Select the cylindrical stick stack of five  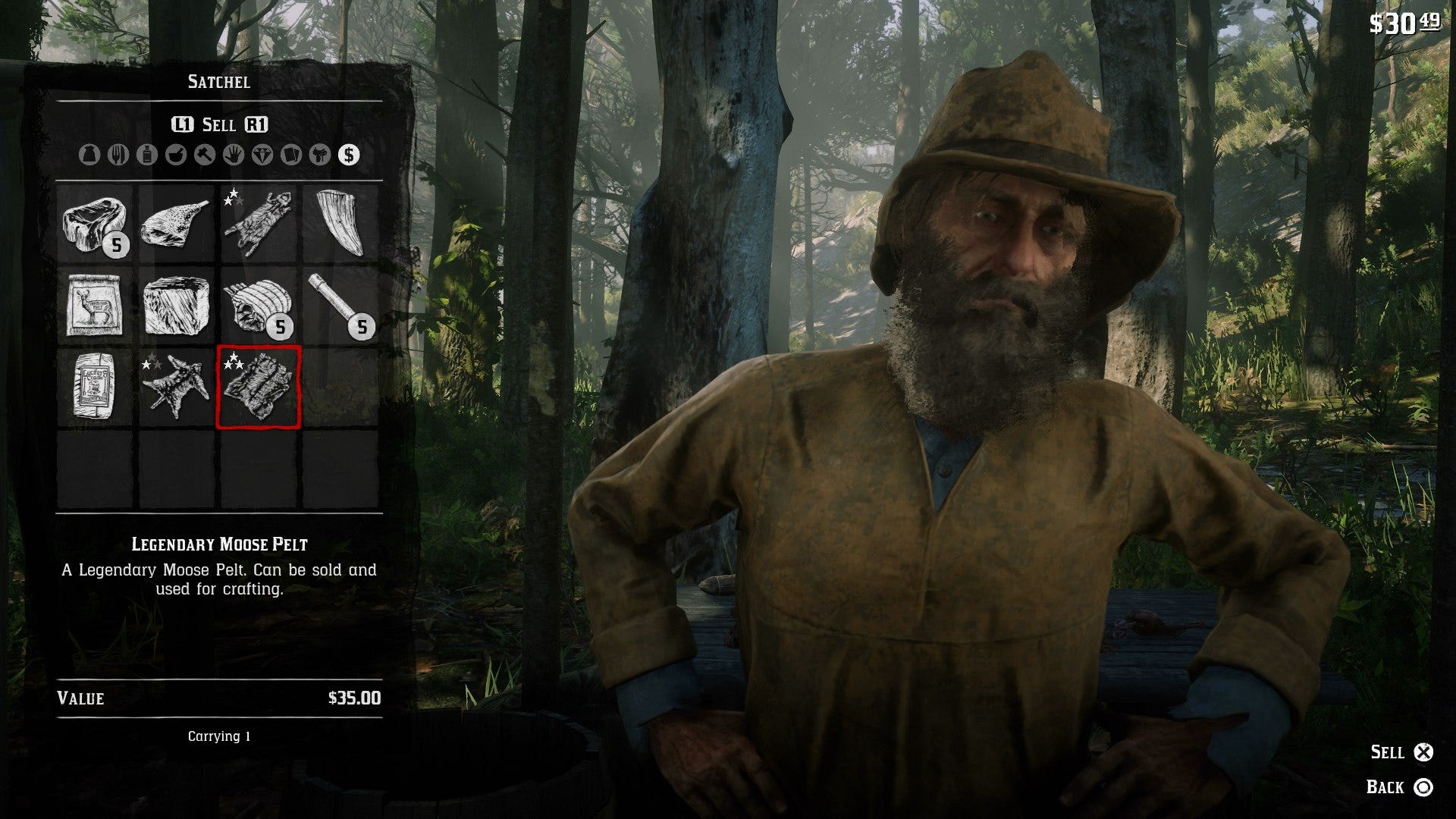click(x=340, y=306)
